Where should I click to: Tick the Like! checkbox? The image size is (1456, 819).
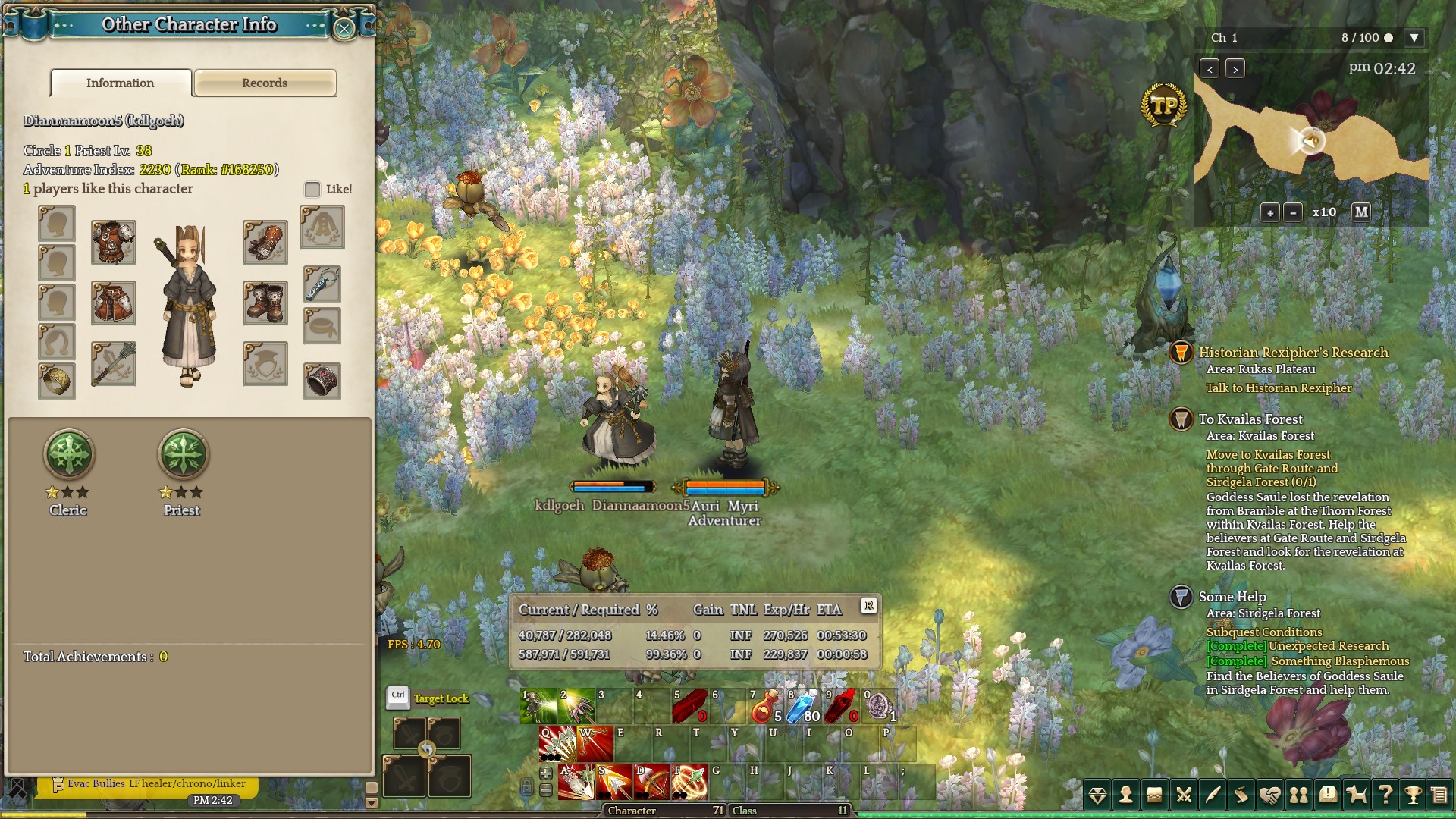312,190
